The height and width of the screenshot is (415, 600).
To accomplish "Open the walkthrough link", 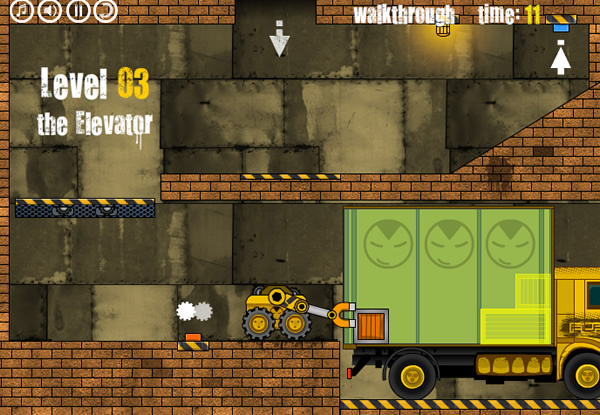I will [404, 14].
